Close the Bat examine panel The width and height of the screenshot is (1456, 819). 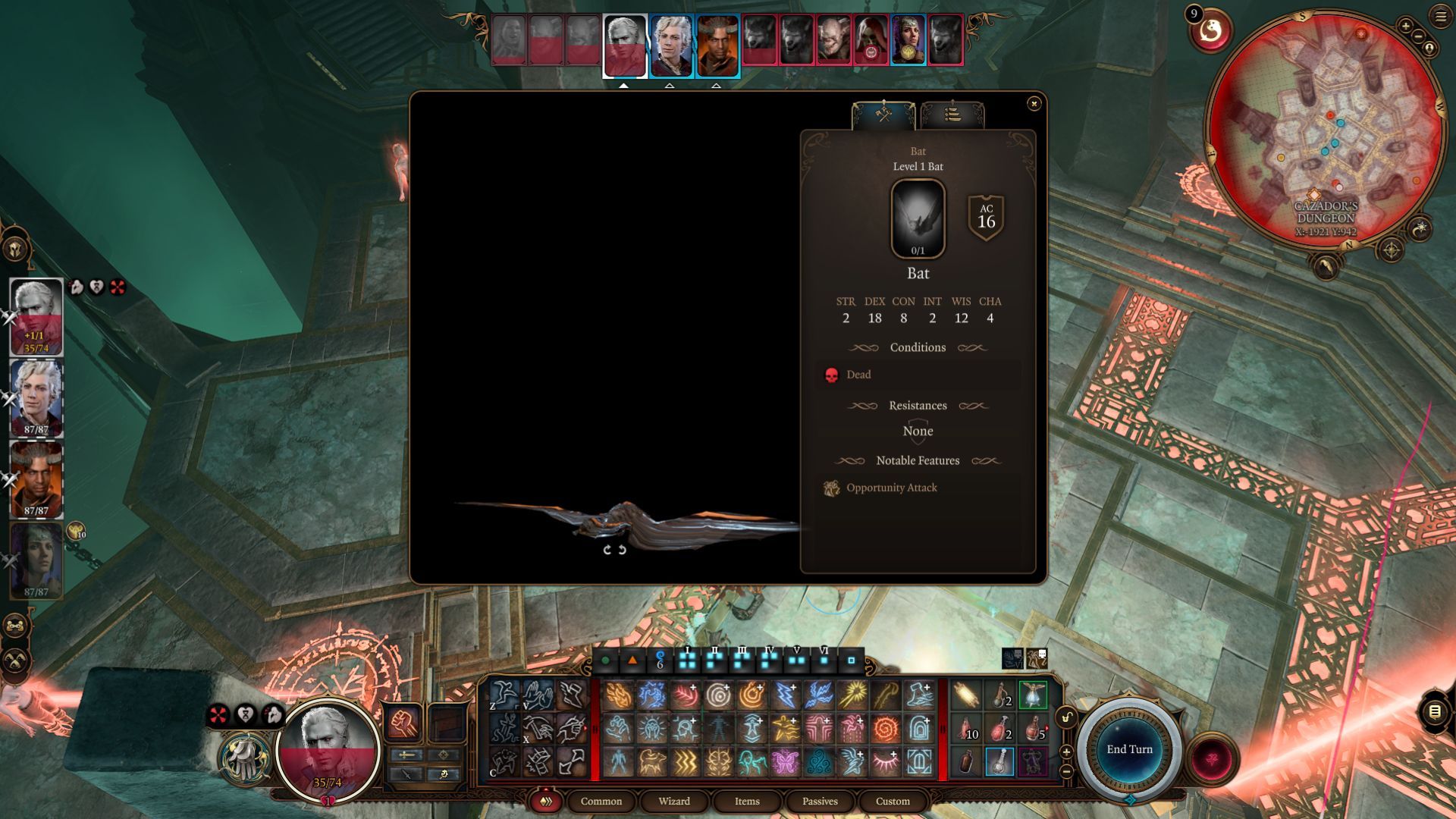click(1034, 104)
